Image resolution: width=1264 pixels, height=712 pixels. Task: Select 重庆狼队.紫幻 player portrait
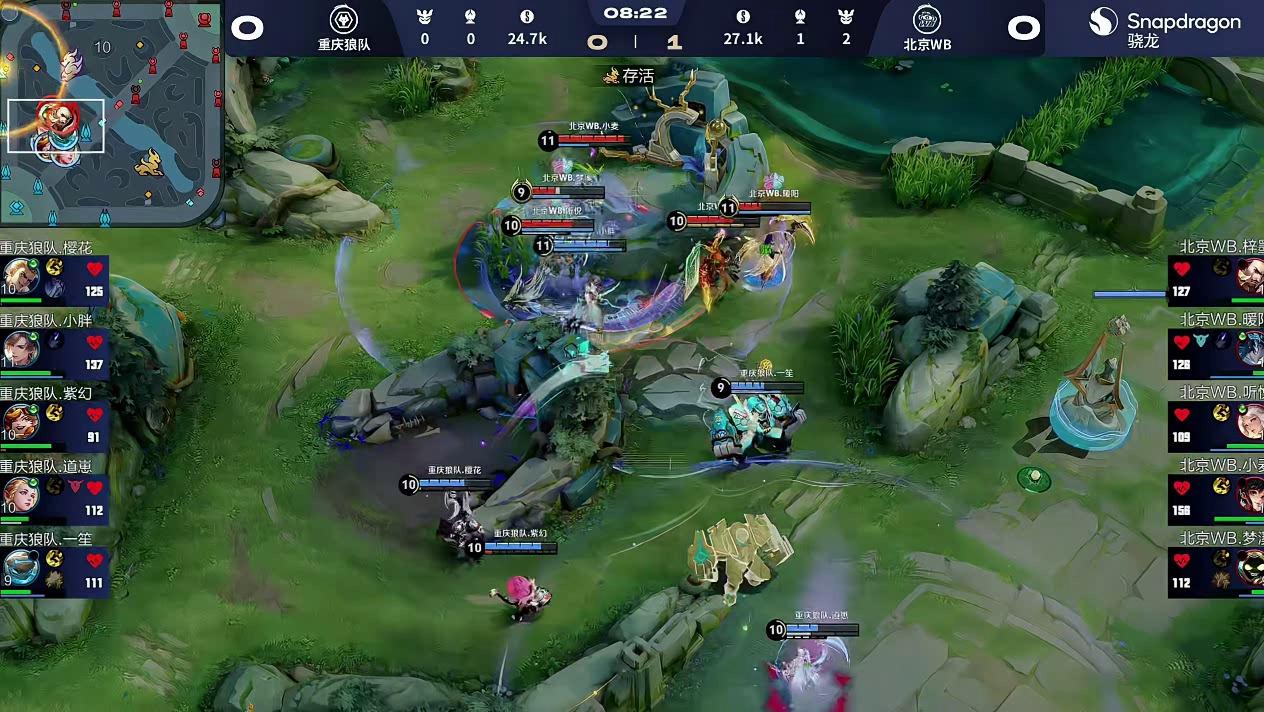[20, 422]
